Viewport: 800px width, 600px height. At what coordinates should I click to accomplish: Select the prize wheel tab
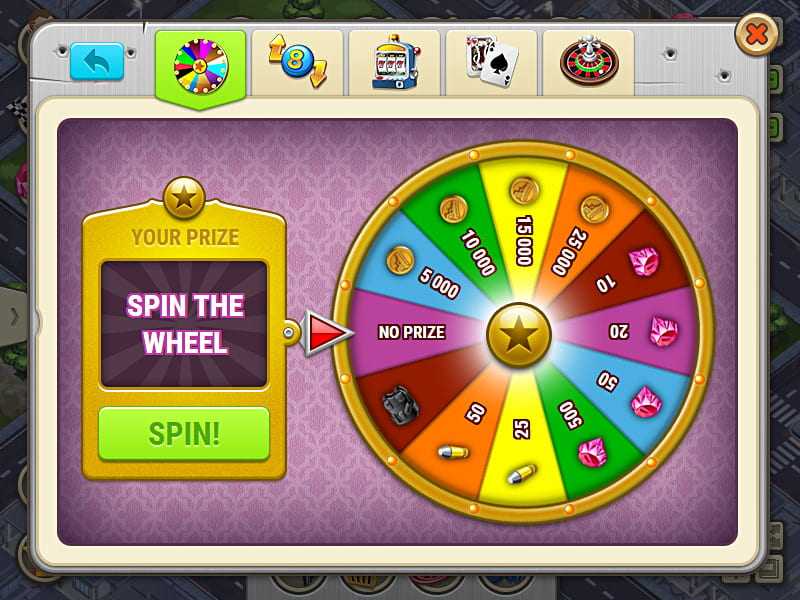click(200, 65)
